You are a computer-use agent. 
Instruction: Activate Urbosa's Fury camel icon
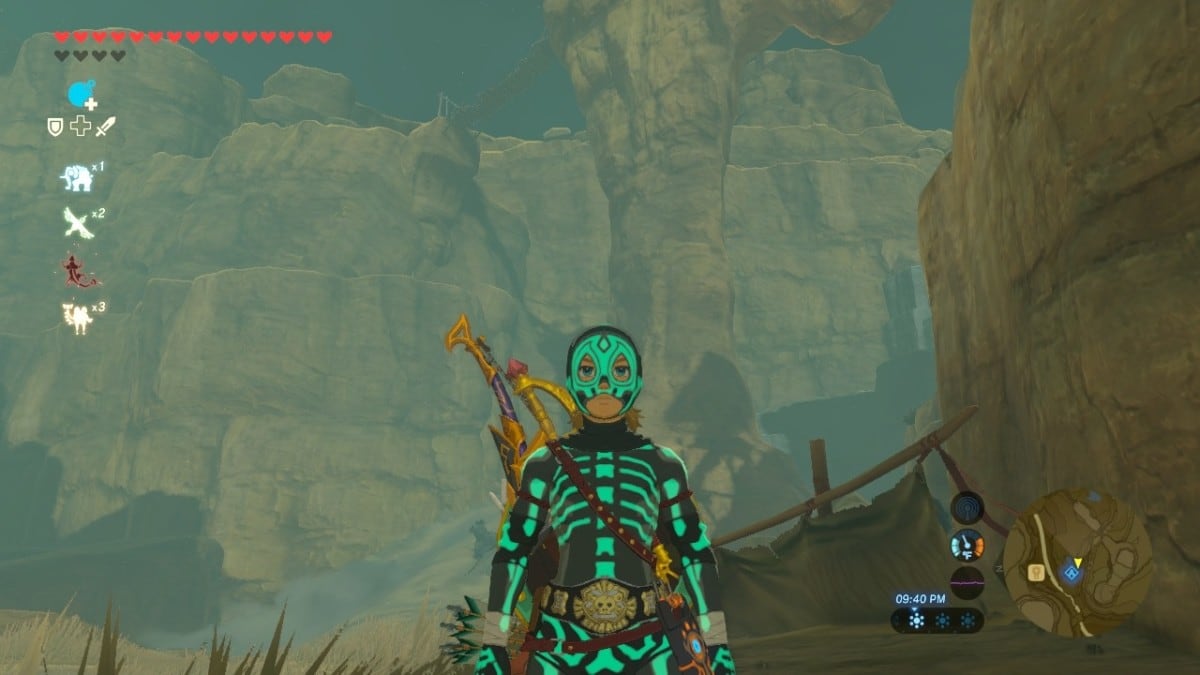77,317
